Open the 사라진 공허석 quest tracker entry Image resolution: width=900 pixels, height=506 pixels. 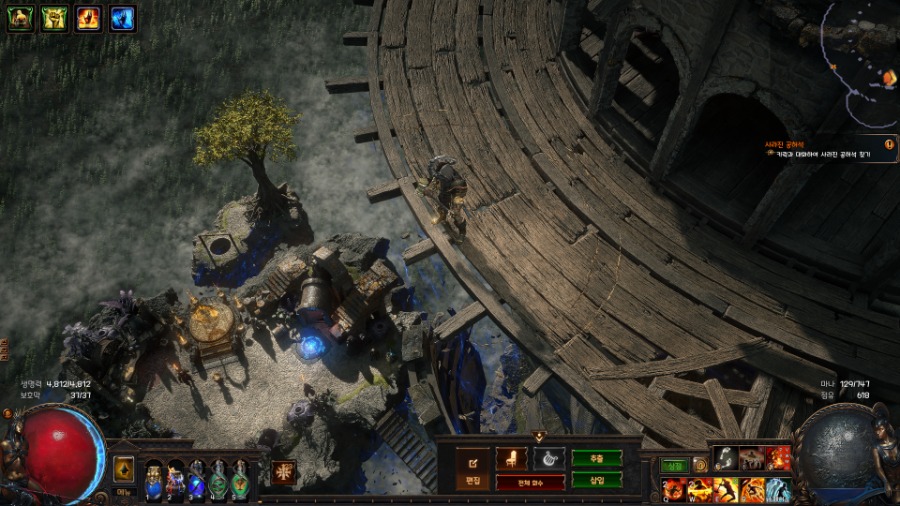click(825, 150)
